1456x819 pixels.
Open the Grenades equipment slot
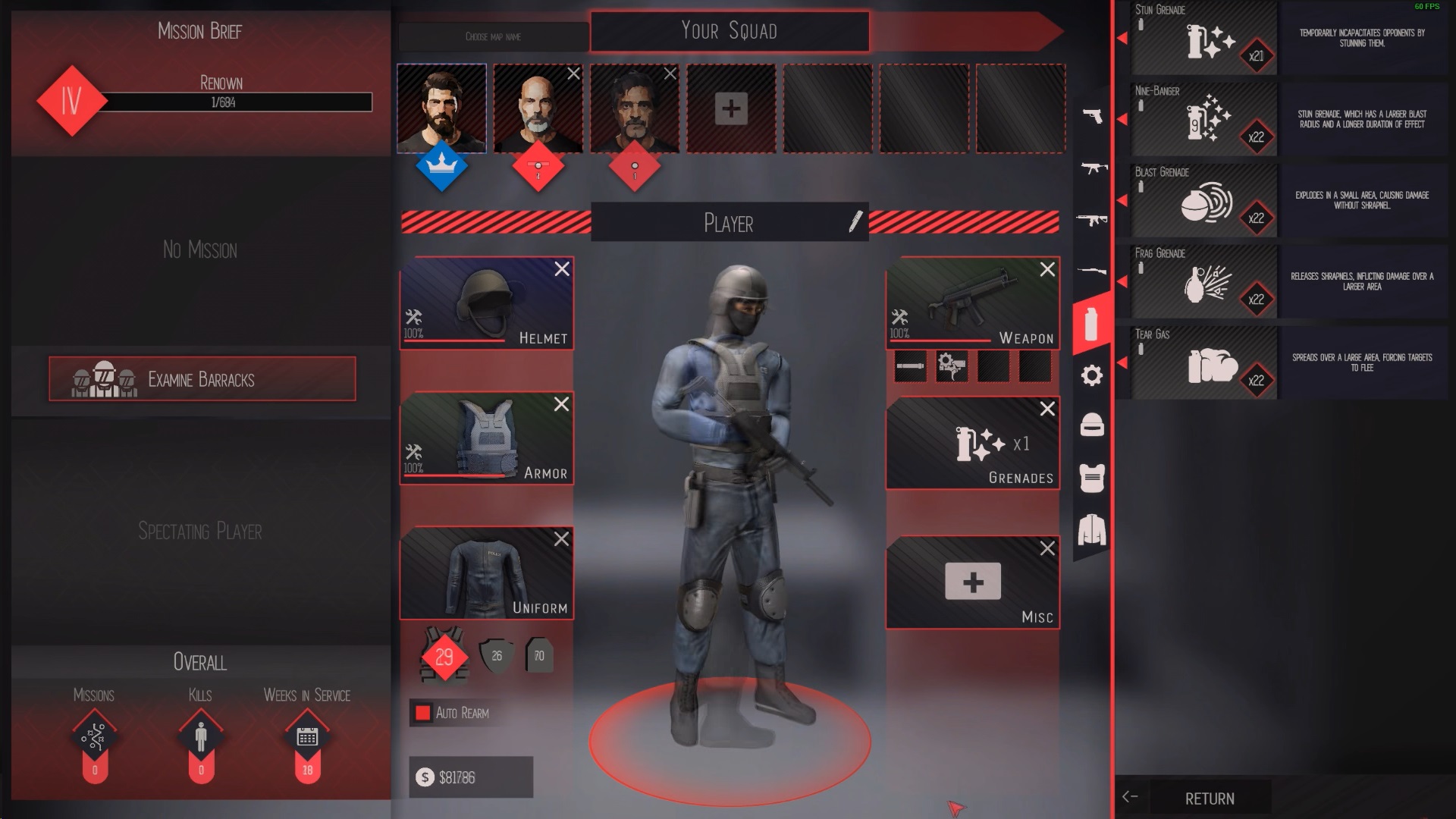click(x=972, y=444)
